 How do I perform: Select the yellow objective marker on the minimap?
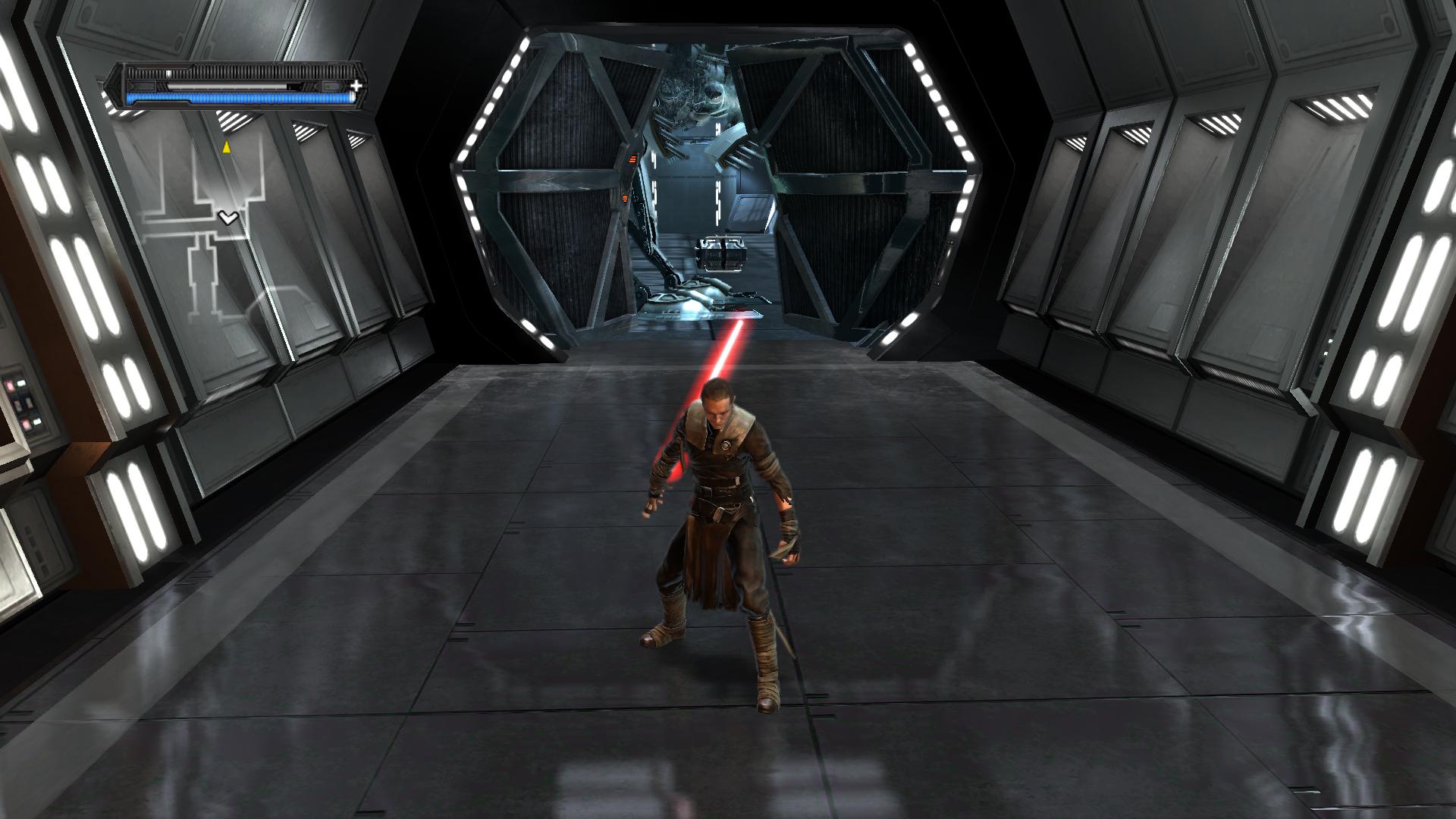point(225,146)
